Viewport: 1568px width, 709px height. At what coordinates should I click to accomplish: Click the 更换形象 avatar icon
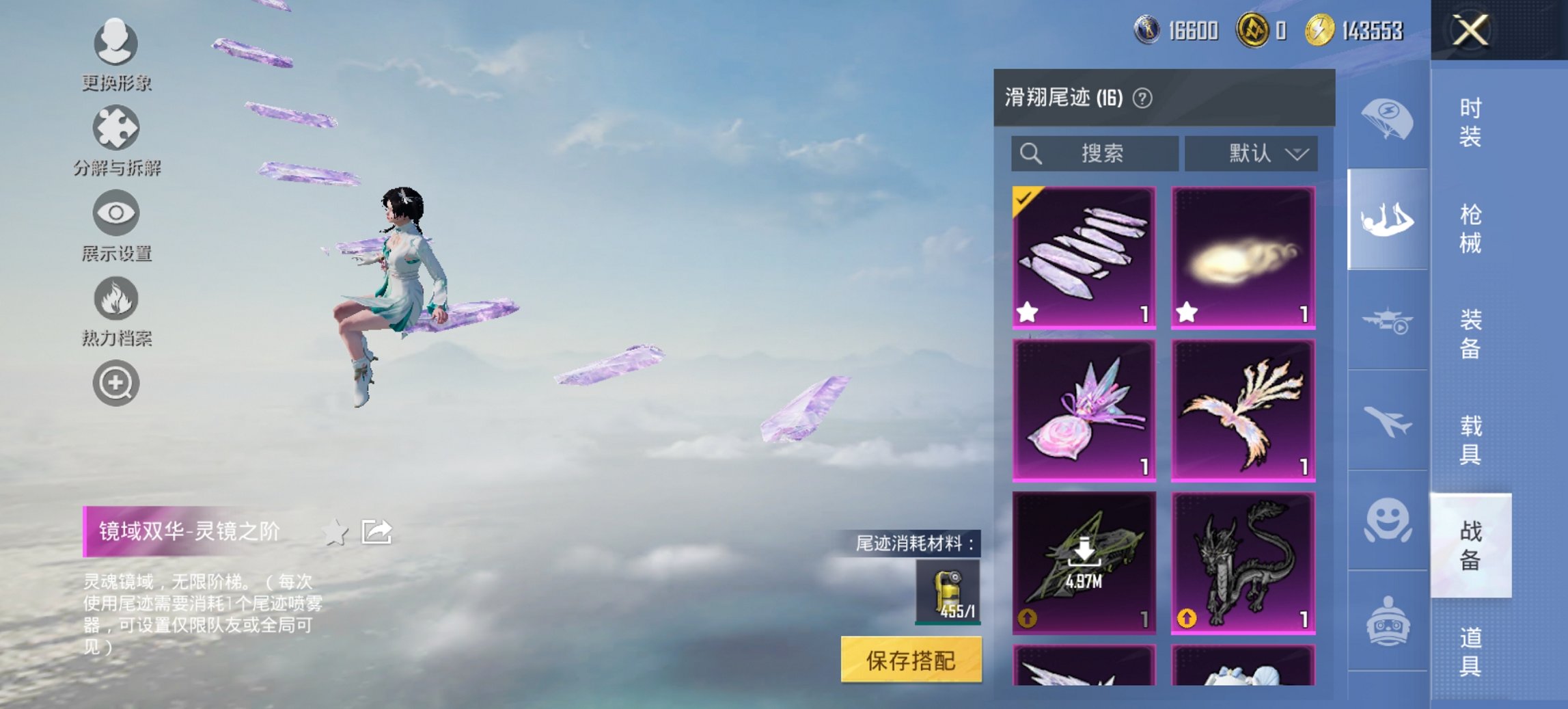(x=116, y=44)
